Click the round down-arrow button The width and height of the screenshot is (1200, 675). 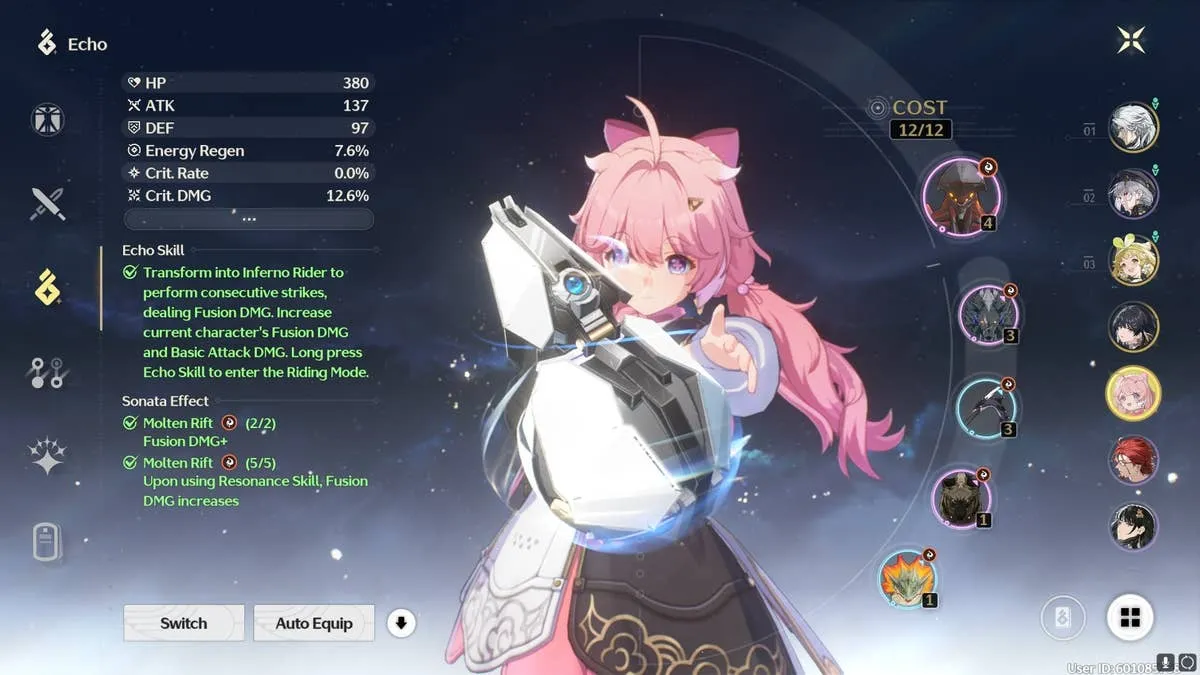(401, 623)
